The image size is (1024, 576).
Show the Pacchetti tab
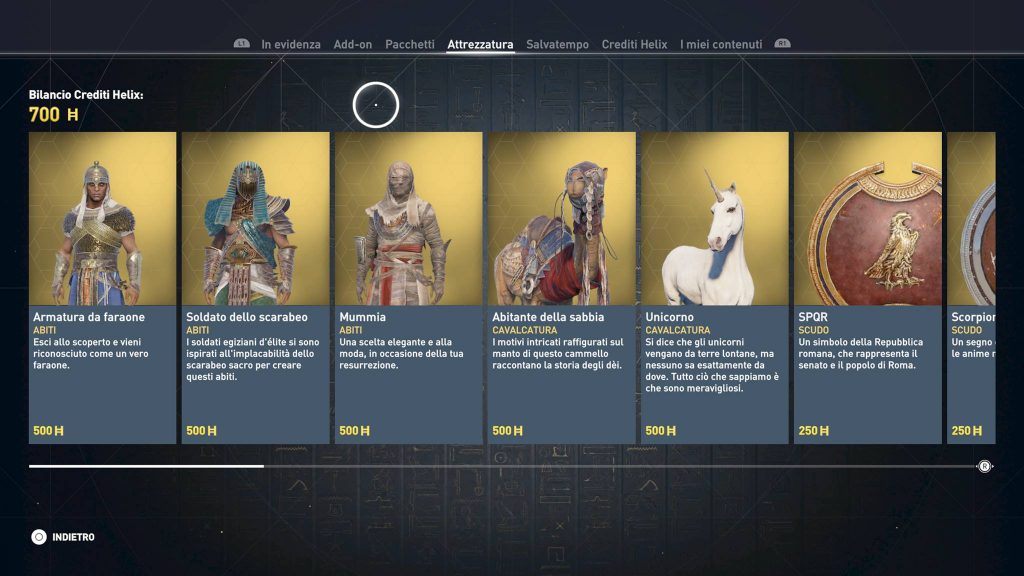point(410,44)
